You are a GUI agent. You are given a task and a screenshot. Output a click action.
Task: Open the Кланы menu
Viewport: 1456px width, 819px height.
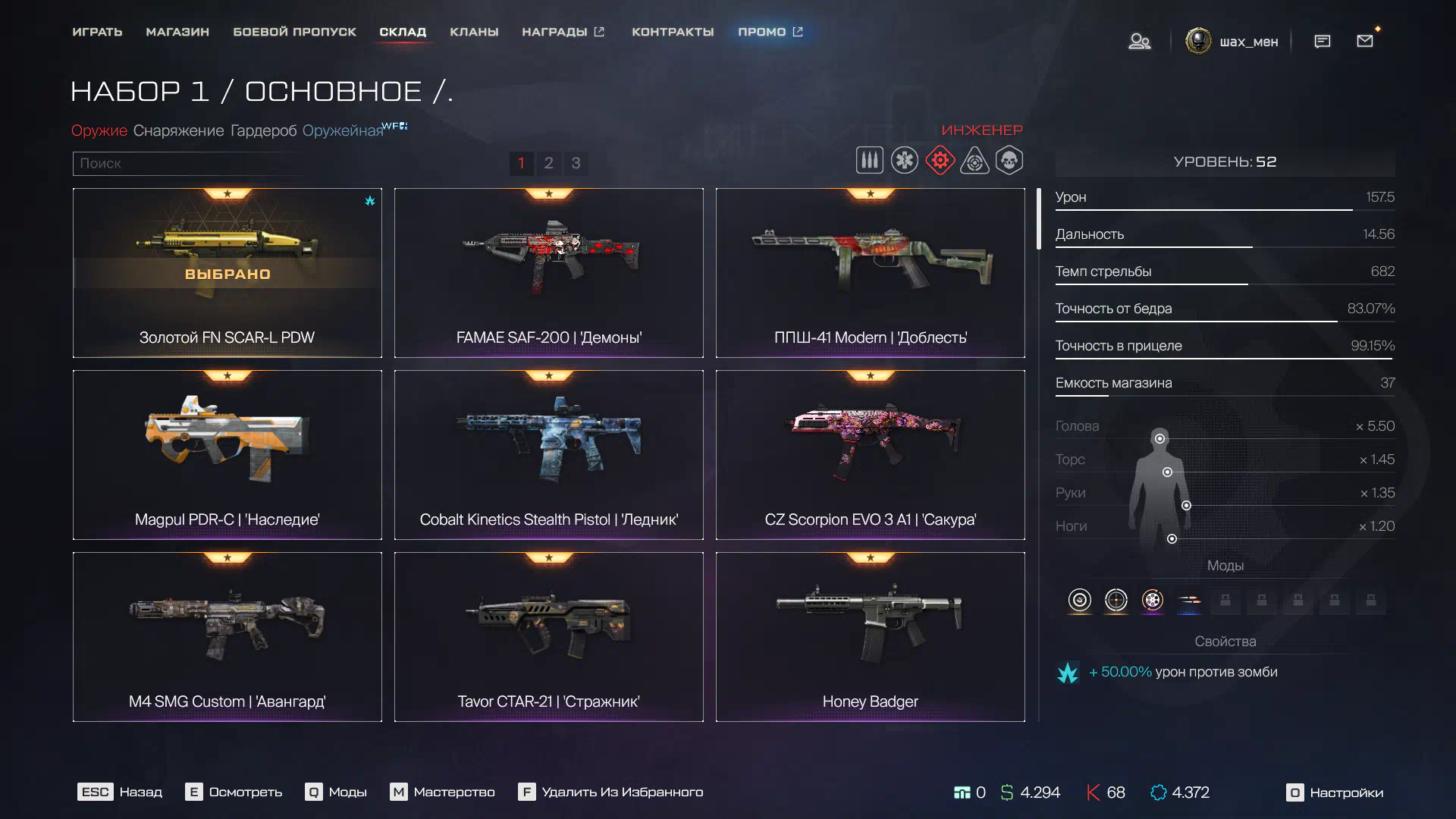474,32
